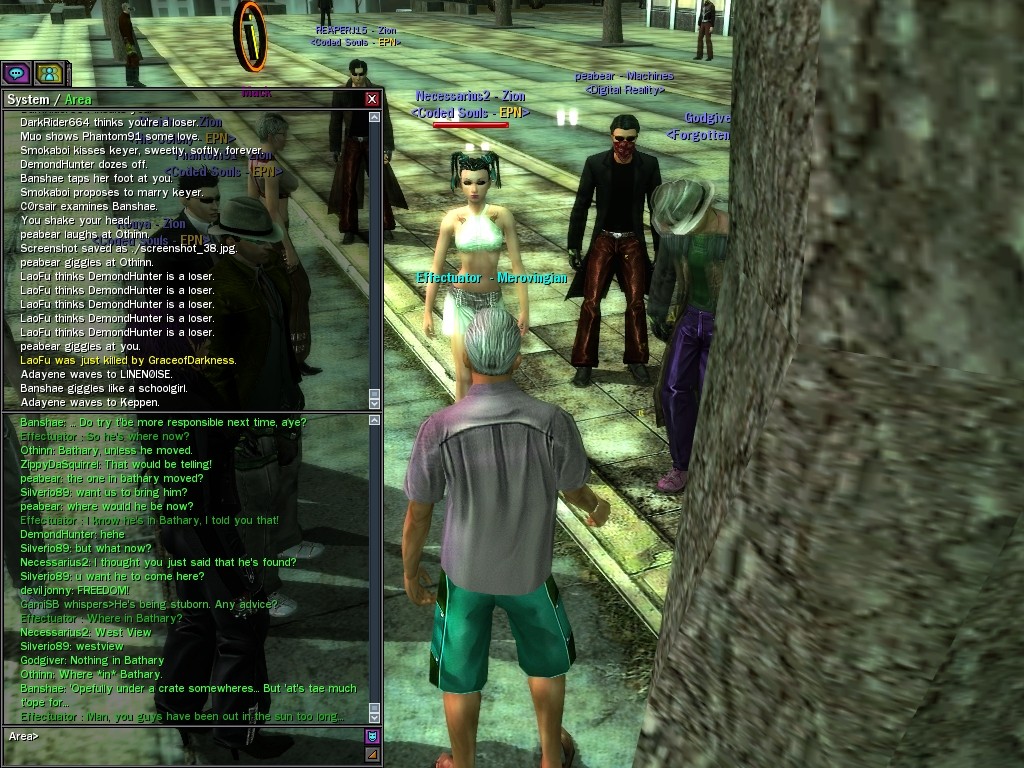Click the system log scroll up arrow
Screen dimensions: 1024x768
pyautogui.click(x=375, y=118)
